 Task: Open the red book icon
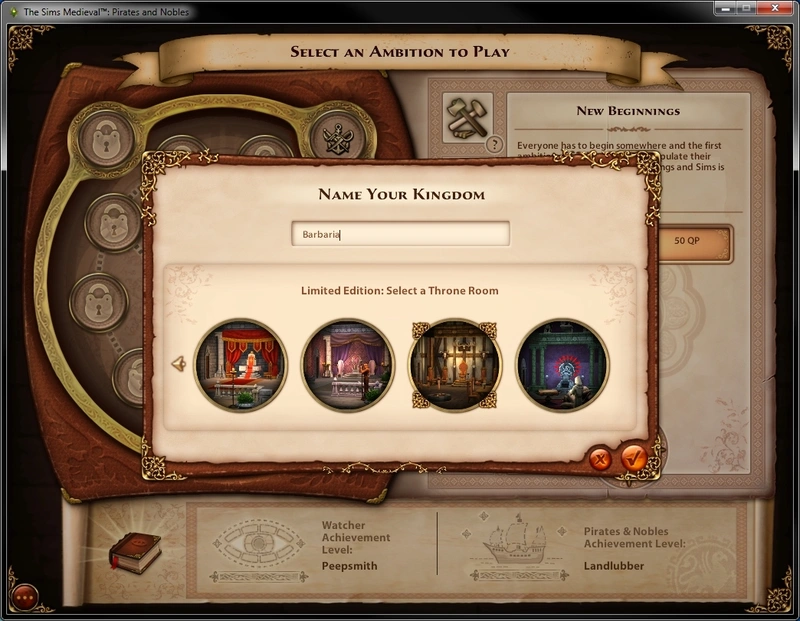click(x=134, y=551)
